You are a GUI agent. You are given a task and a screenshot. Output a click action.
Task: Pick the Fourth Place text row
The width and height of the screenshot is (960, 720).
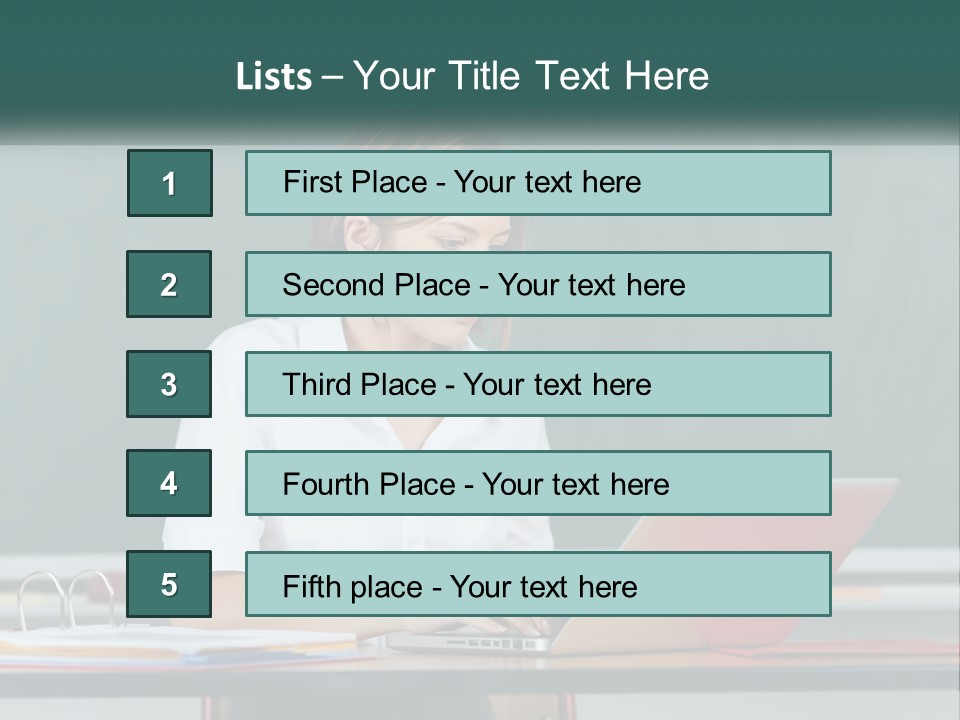[x=538, y=484]
